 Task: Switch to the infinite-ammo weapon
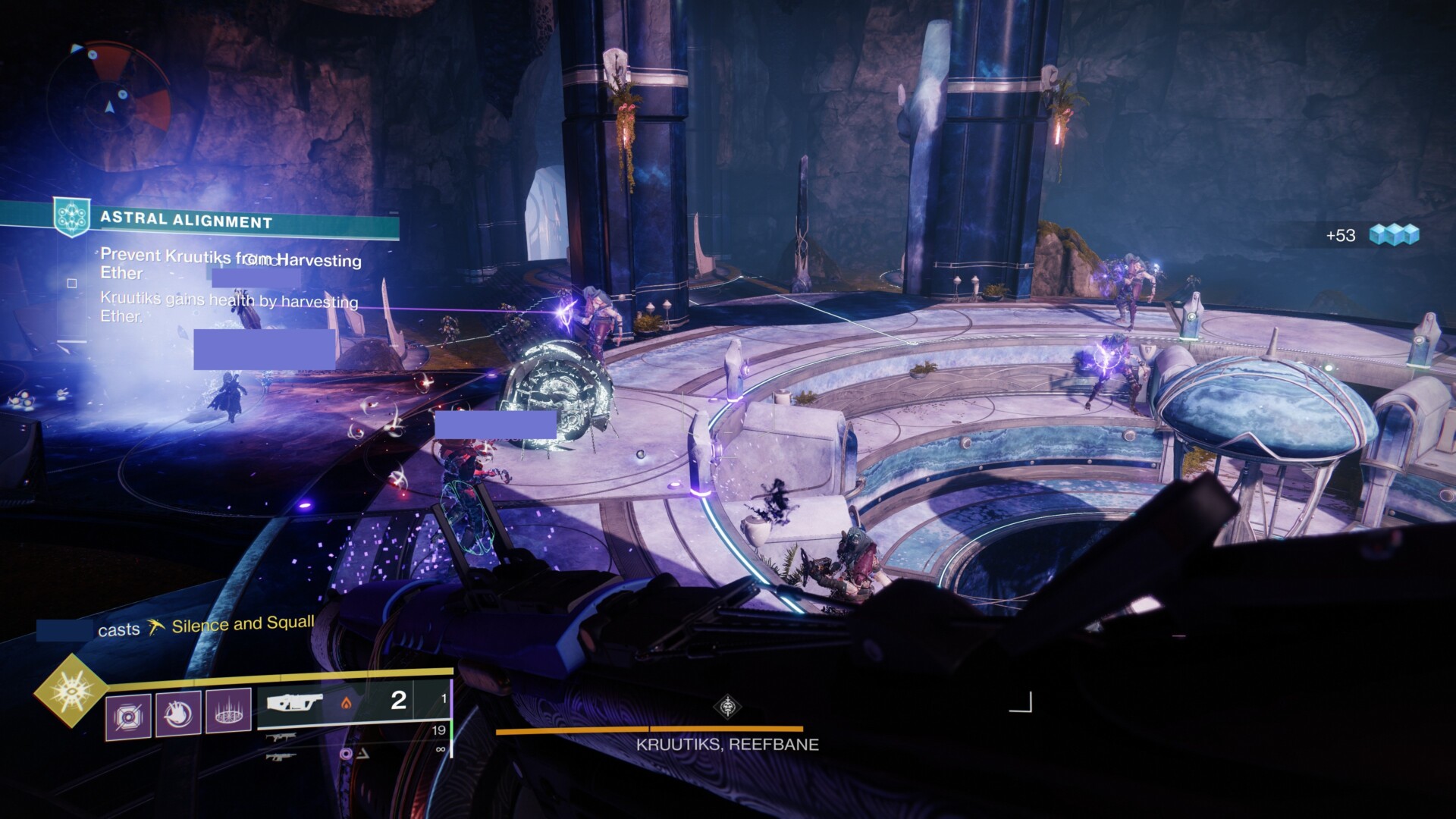282,755
